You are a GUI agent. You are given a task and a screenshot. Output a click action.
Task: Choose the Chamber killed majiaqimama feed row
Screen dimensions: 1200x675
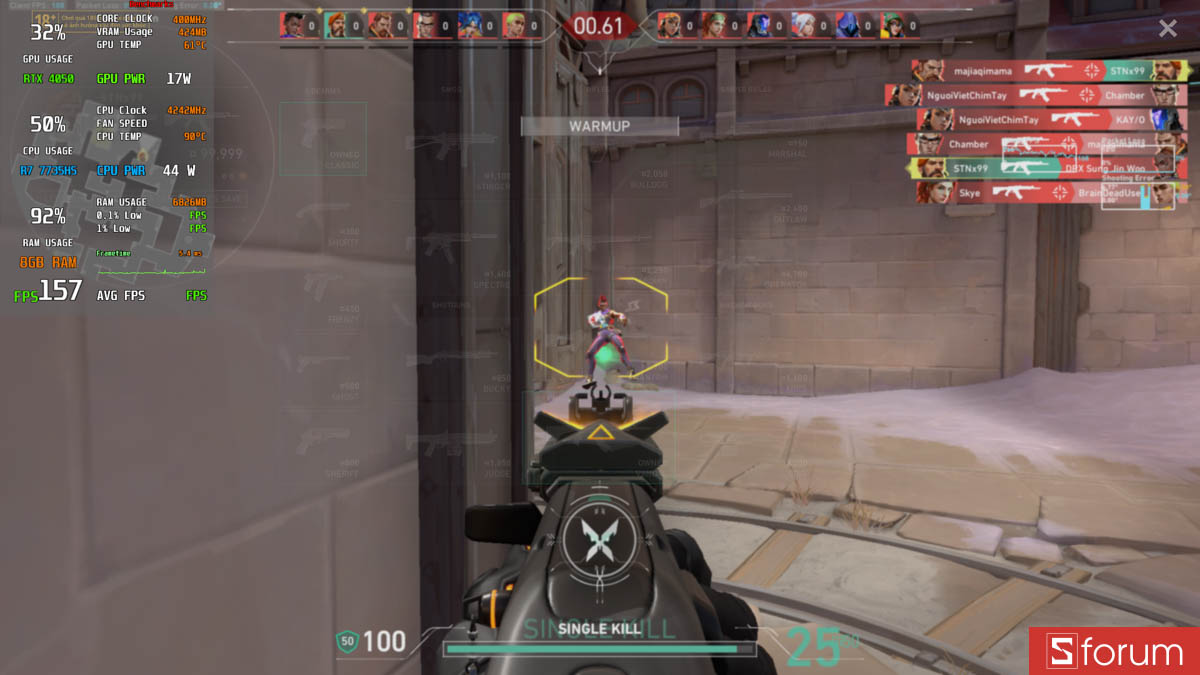[1050, 144]
